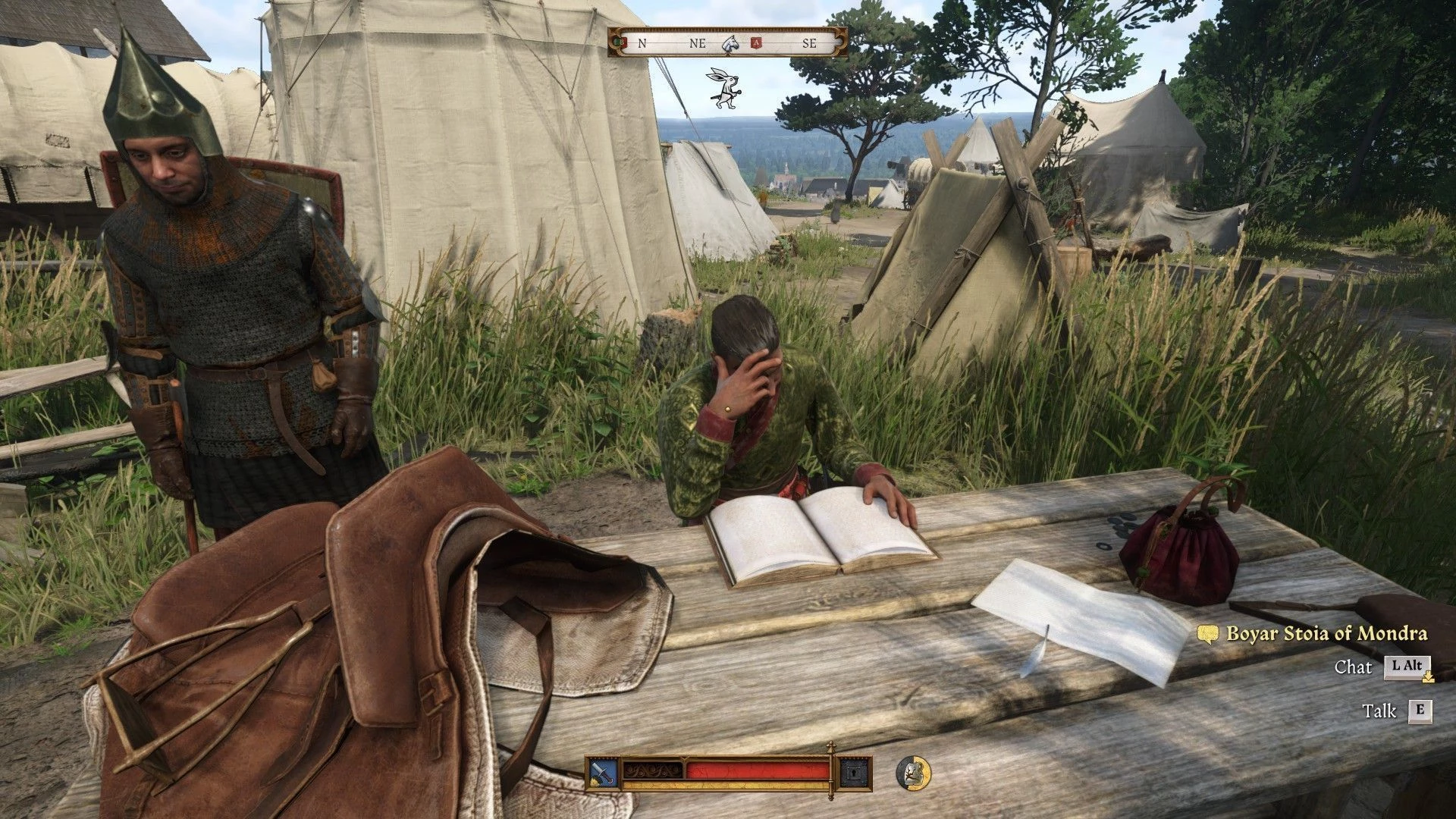Click the horse head marker on the compass
The image size is (1456, 819).
730,43
